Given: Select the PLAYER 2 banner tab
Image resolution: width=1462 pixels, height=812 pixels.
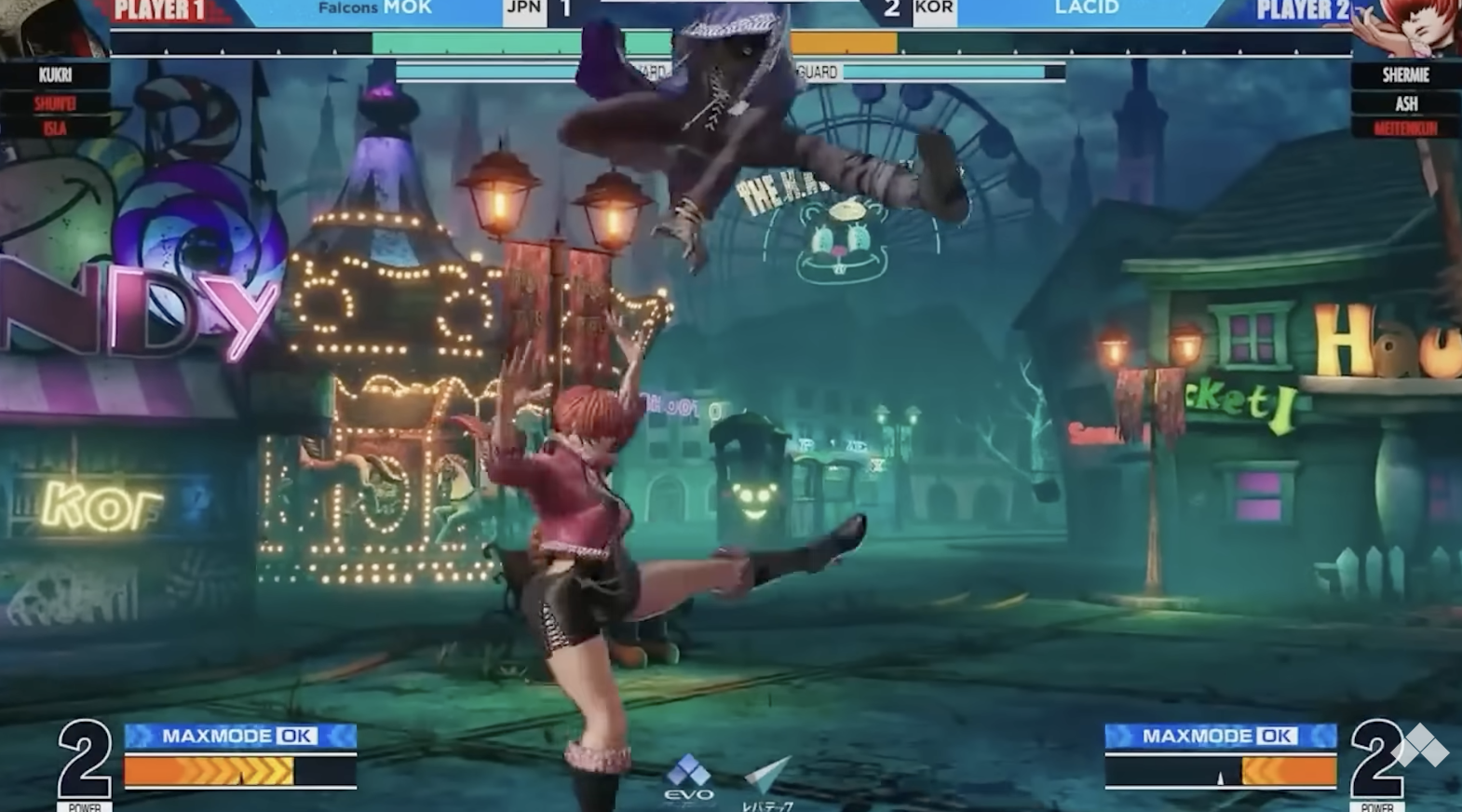Looking at the screenshot, I should 1304,11.
